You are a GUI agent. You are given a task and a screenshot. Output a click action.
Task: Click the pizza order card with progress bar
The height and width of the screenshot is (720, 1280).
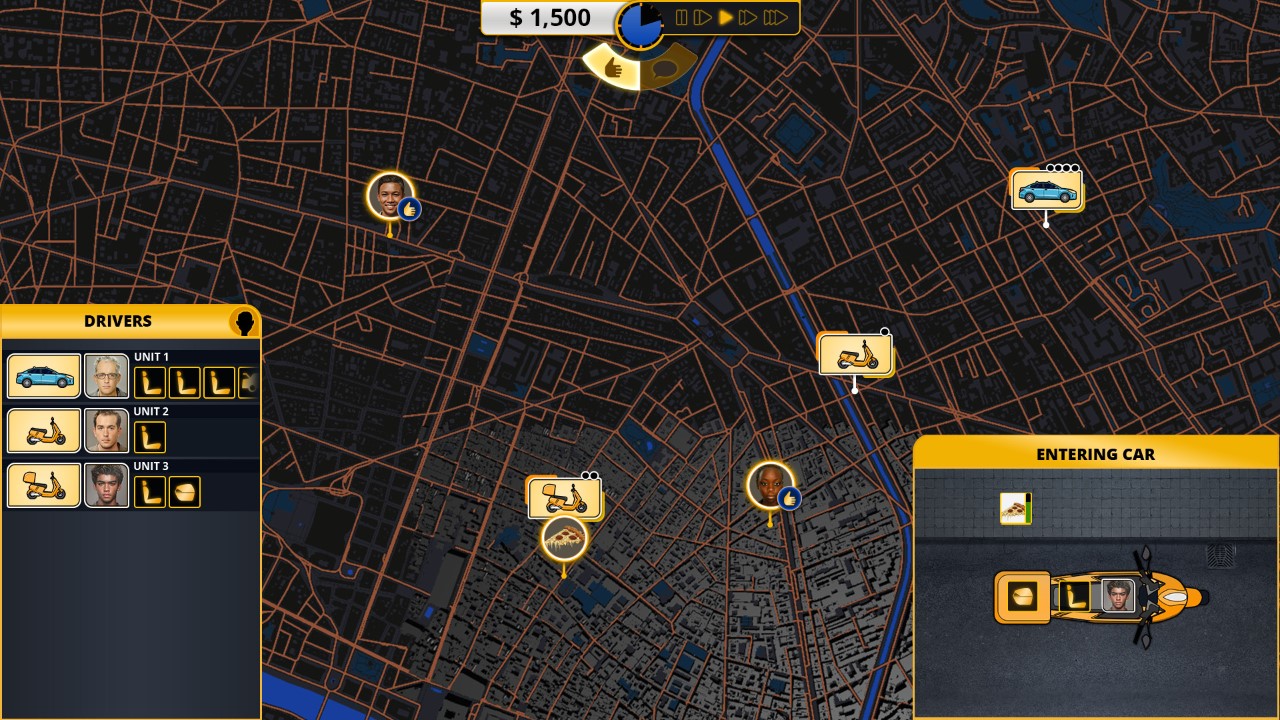[1016, 508]
